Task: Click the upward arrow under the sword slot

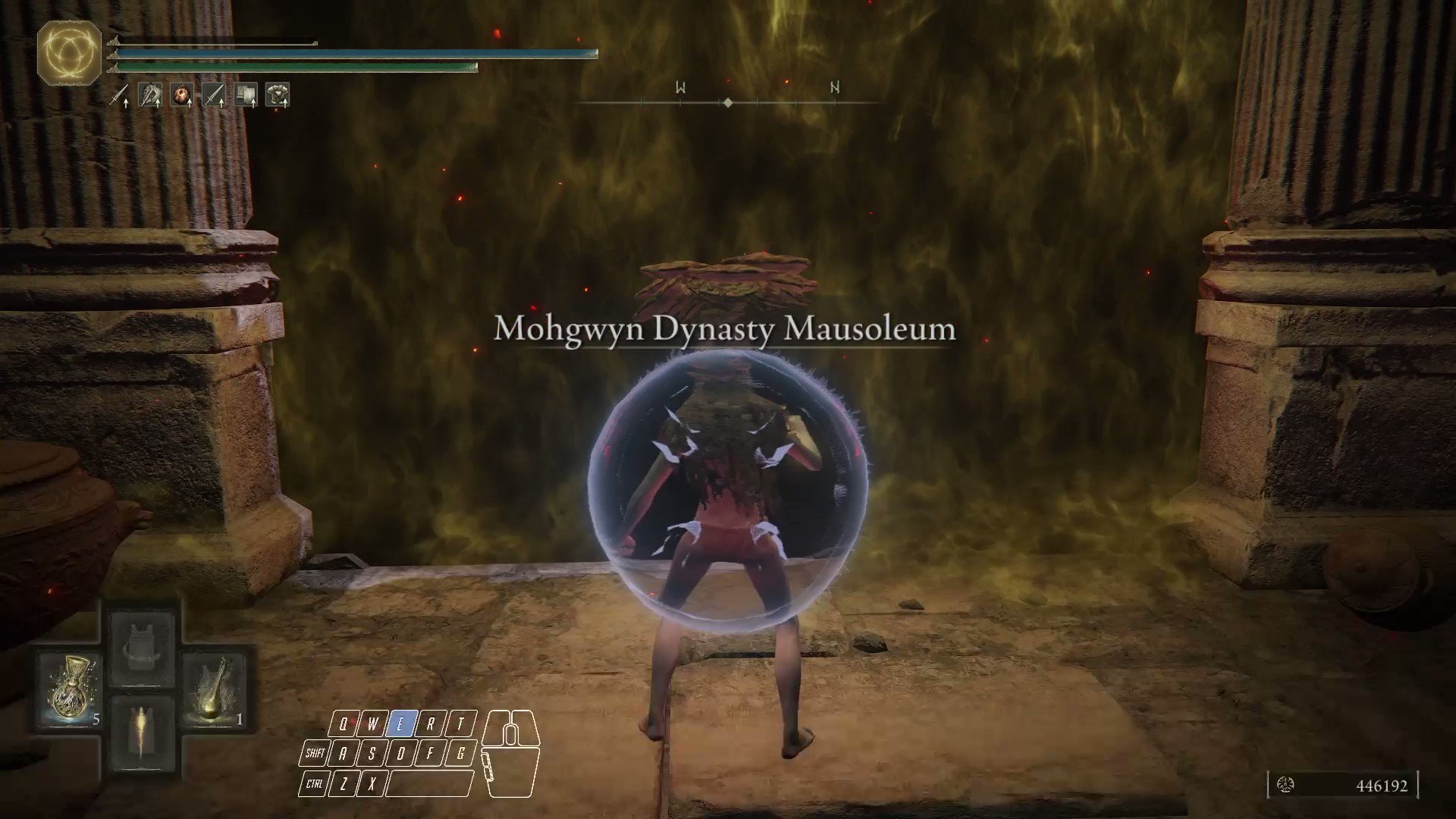Action: tap(127, 105)
